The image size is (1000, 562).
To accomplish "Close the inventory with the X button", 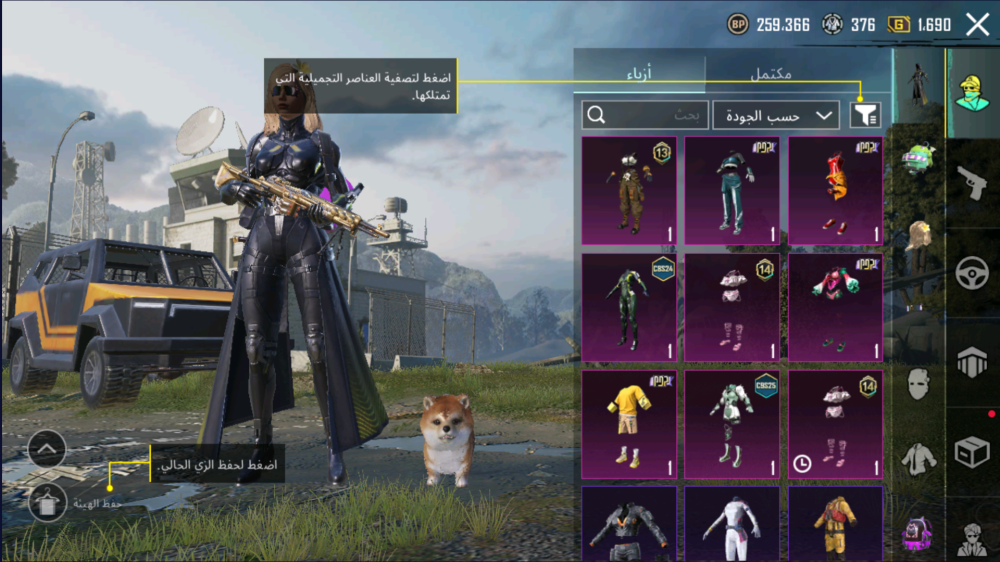I will pyautogui.click(x=977, y=25).
